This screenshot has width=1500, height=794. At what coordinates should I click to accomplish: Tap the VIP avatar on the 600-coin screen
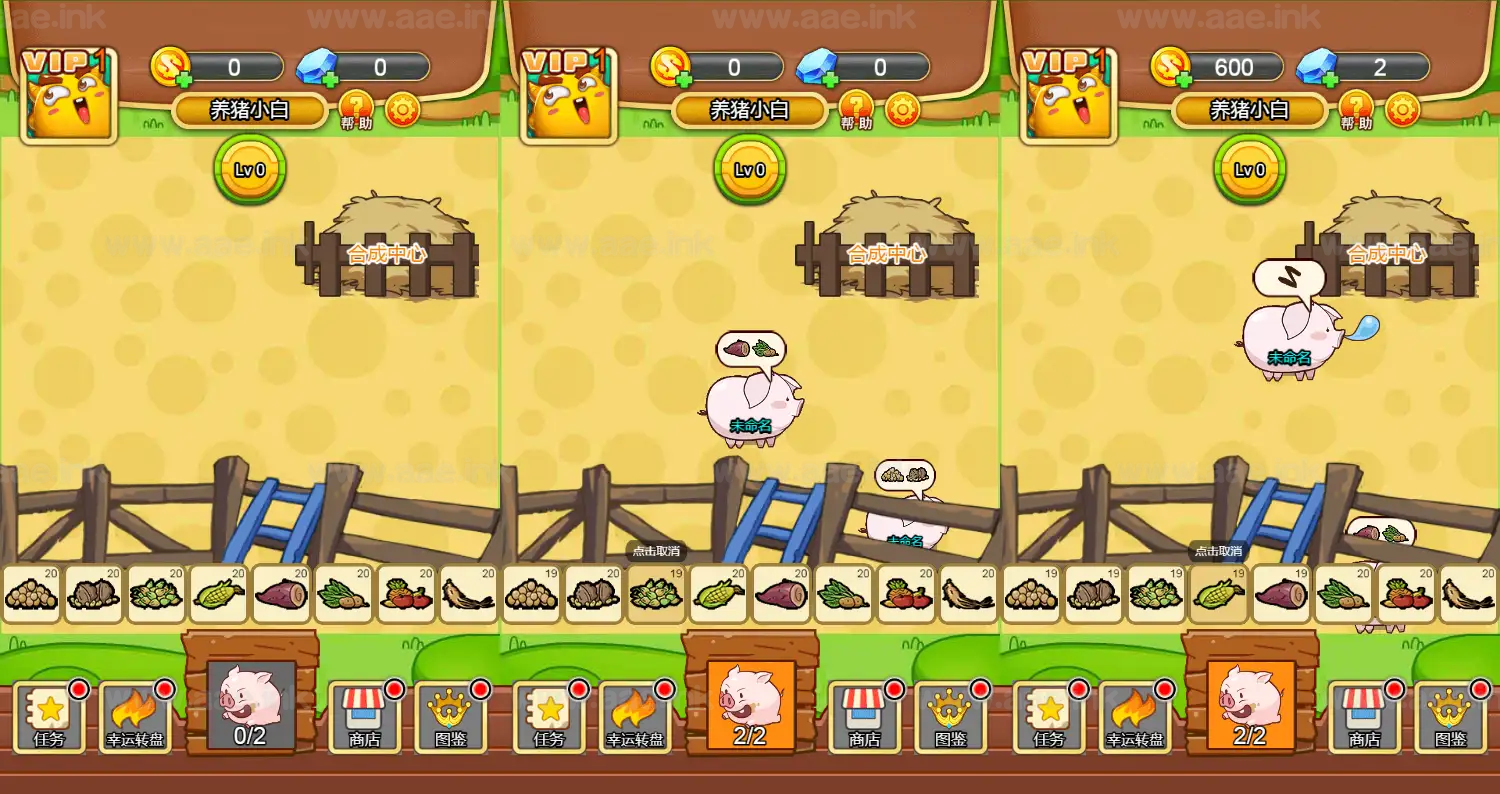point(1068,96)
